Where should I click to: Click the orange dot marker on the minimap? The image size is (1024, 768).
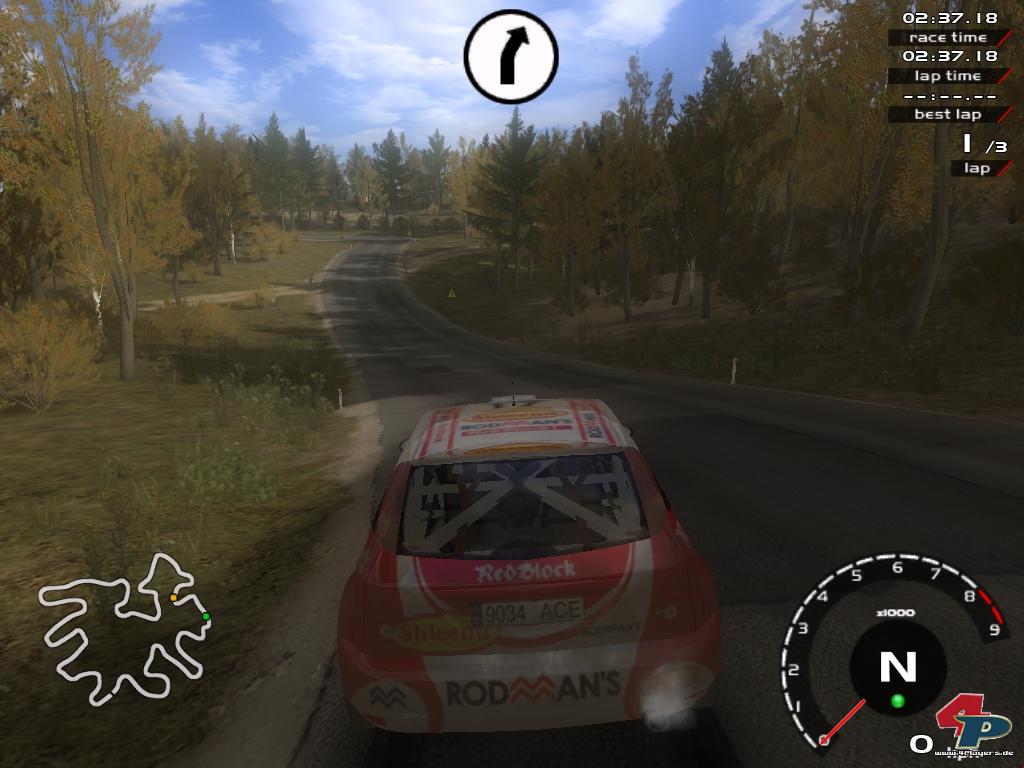pos(174,597)
